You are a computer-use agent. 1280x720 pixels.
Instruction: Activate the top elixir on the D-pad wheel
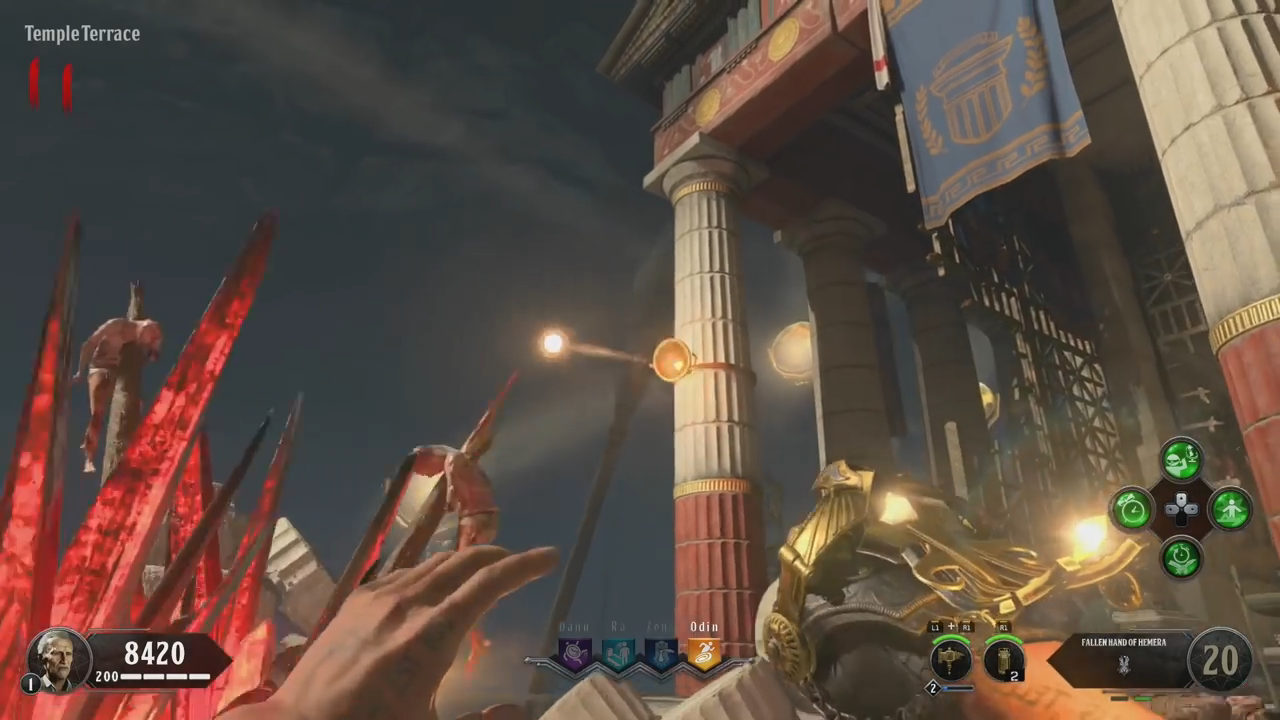click(1181, 459)
